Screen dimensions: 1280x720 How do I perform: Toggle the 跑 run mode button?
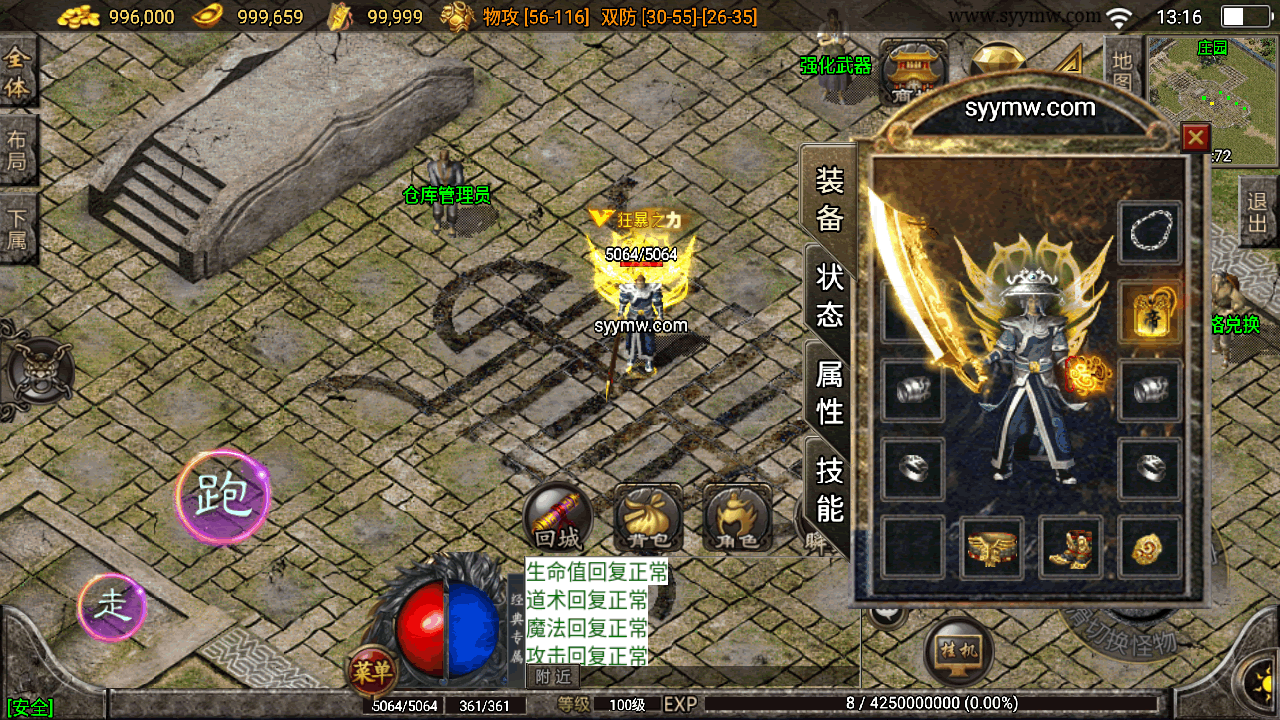pos(222,497)
